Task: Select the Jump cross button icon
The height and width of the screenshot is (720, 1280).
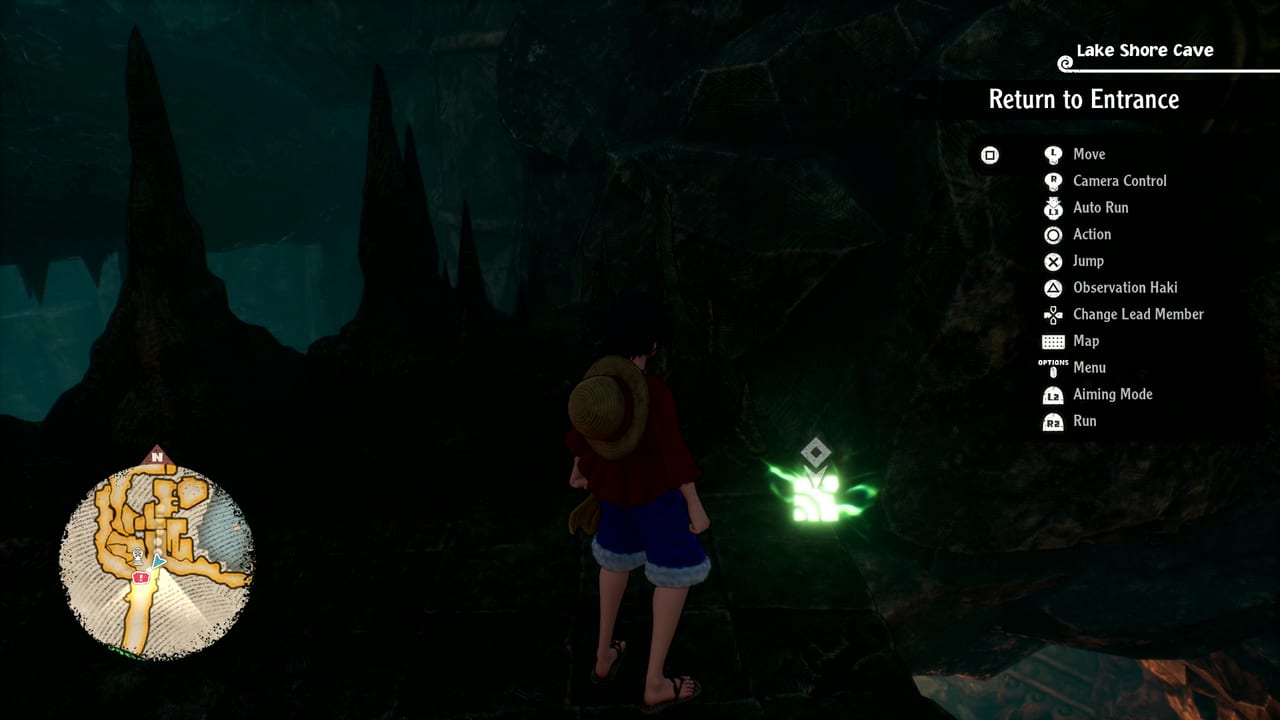Action: pos(1053,261)
